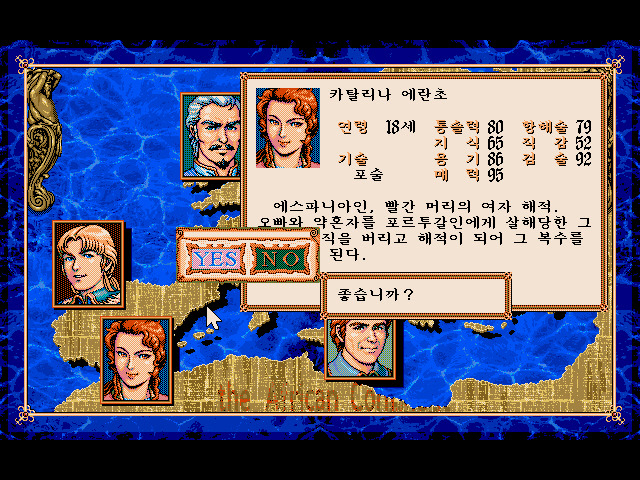Select the red-haired woman tile on the map
Viewport: 640px width, 480px height.
[x=137, y=357]
